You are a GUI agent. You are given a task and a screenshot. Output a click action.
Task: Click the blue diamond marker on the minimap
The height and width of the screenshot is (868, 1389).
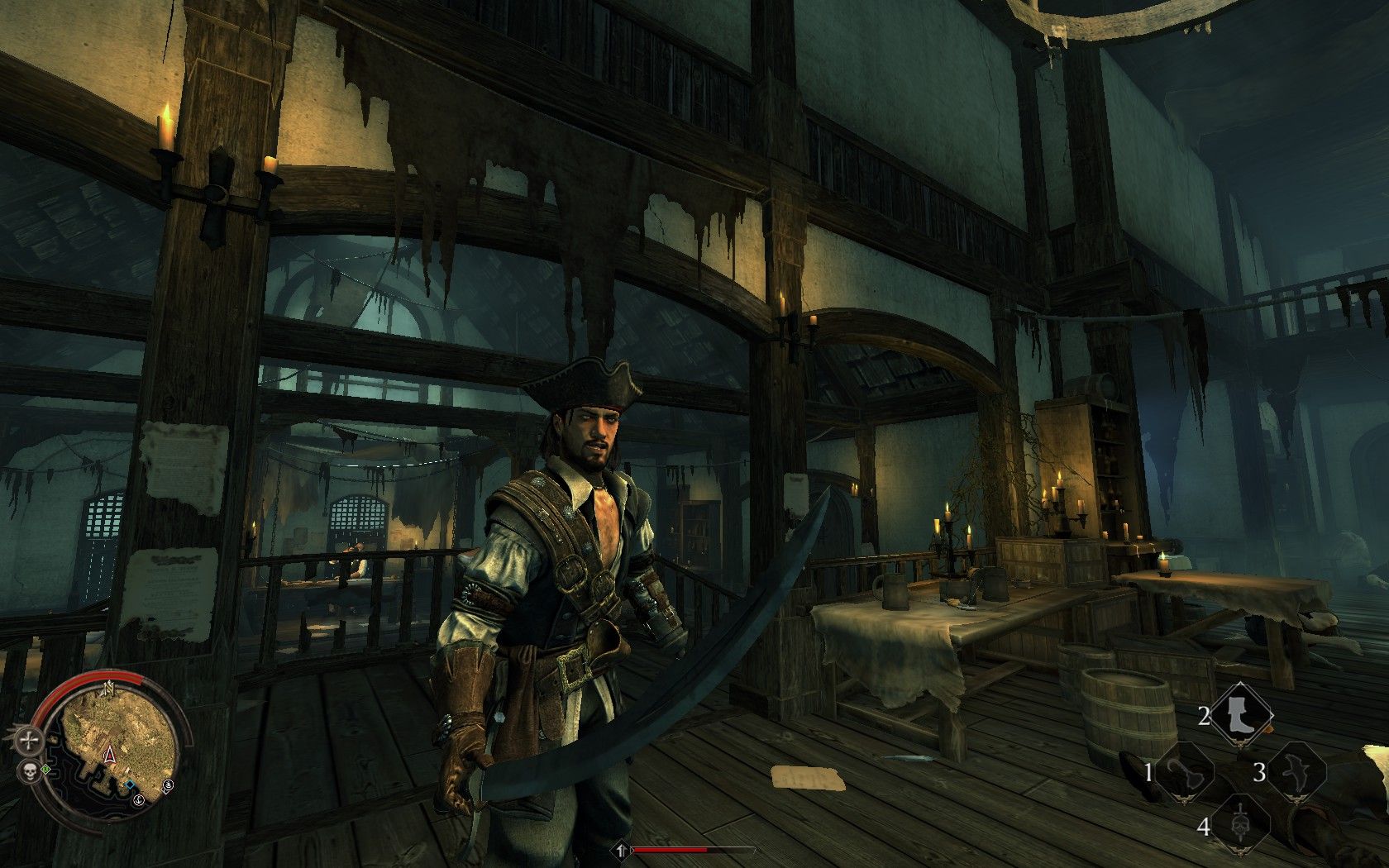pos(129,784)
